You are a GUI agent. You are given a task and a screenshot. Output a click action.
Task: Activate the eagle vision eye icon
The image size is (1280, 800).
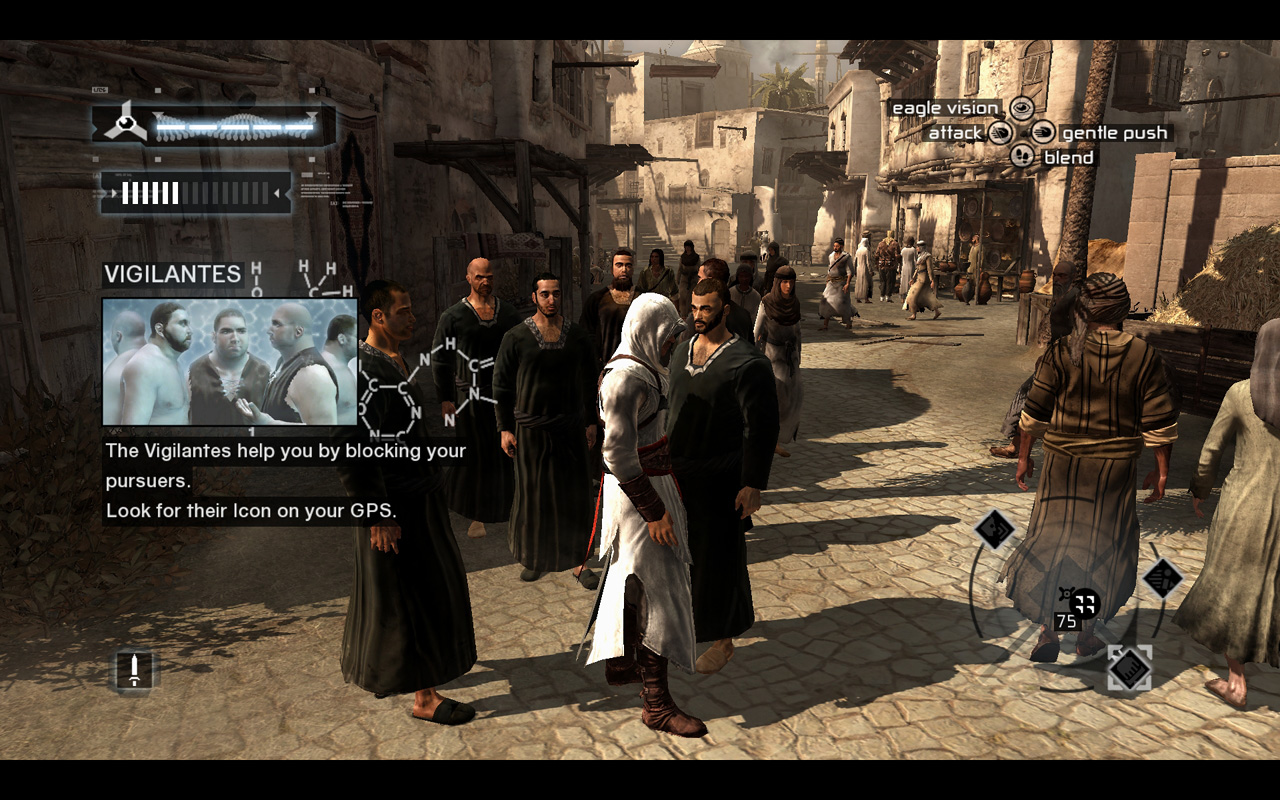(x=1021, y=108)
